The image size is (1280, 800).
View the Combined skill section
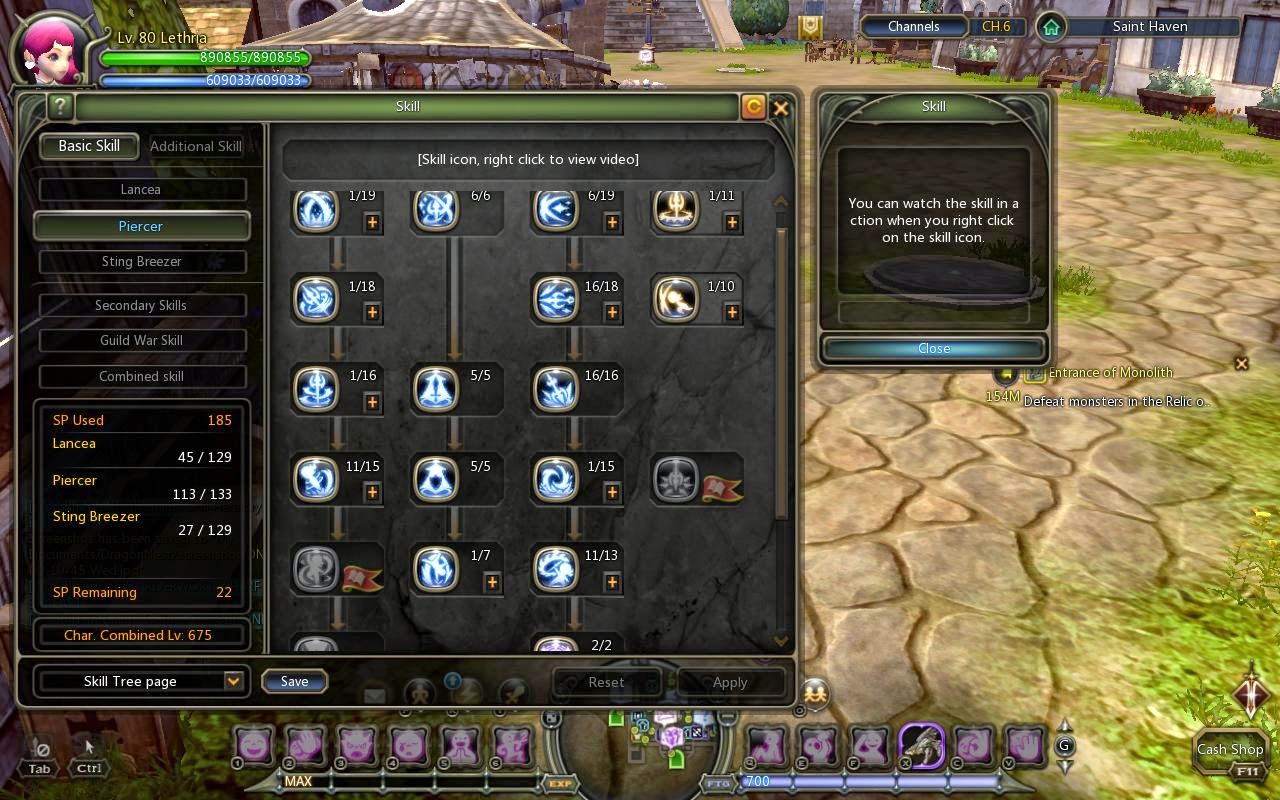[x=141, y=377]
